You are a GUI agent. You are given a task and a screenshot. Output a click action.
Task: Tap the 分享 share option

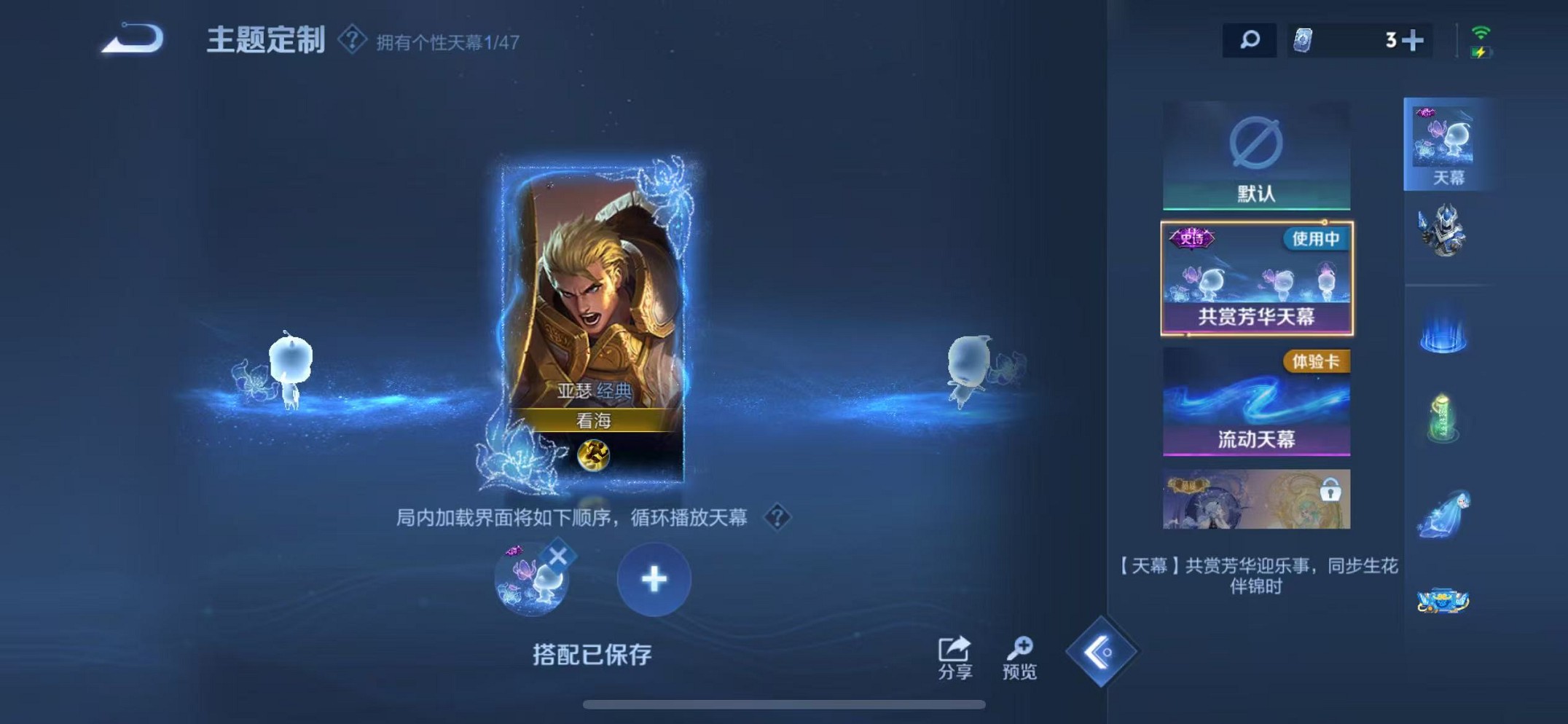(955, 656)
